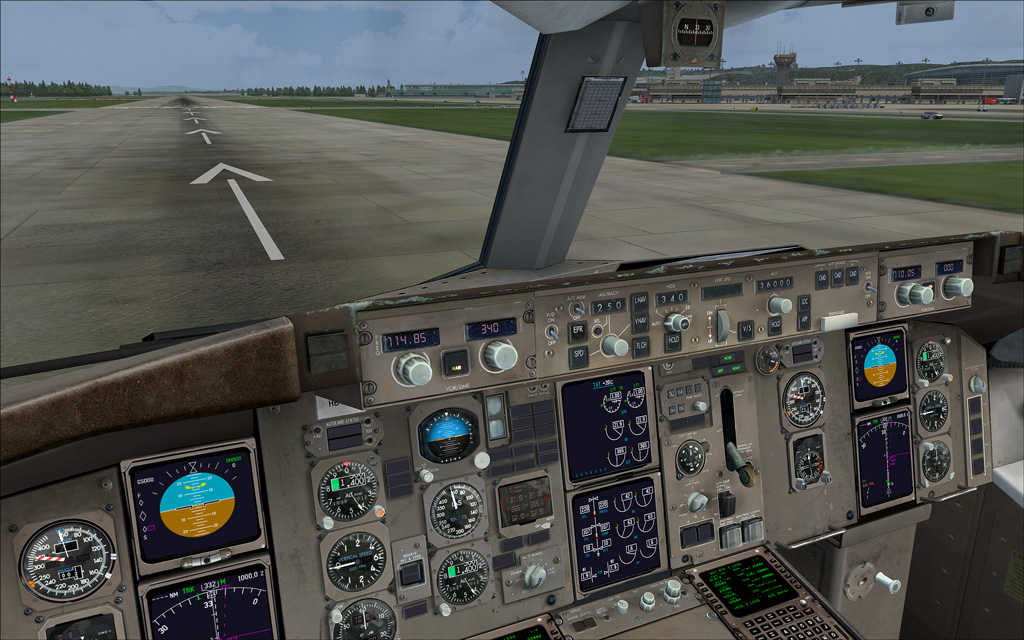Engage the altitude HOLD button
The width and height of the screenshot is (1024, 640).
pos(774,324)
